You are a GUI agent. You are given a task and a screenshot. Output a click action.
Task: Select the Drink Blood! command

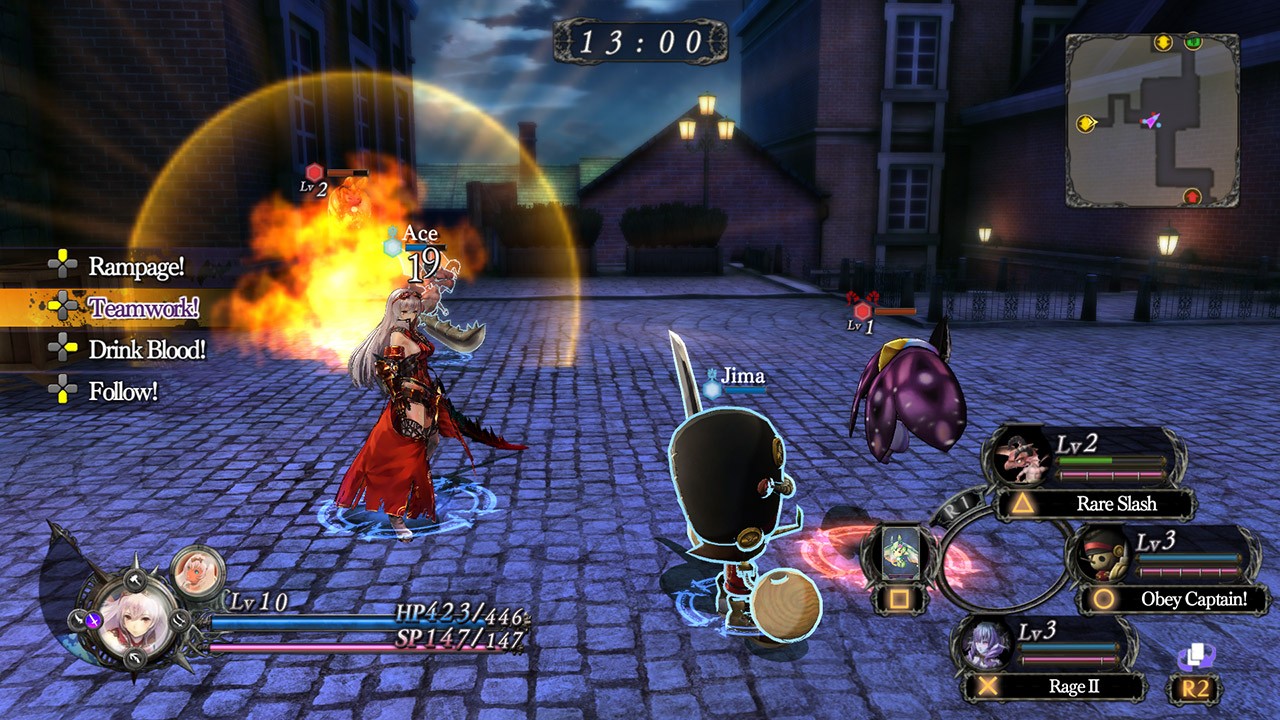click(x=146, y=350)
